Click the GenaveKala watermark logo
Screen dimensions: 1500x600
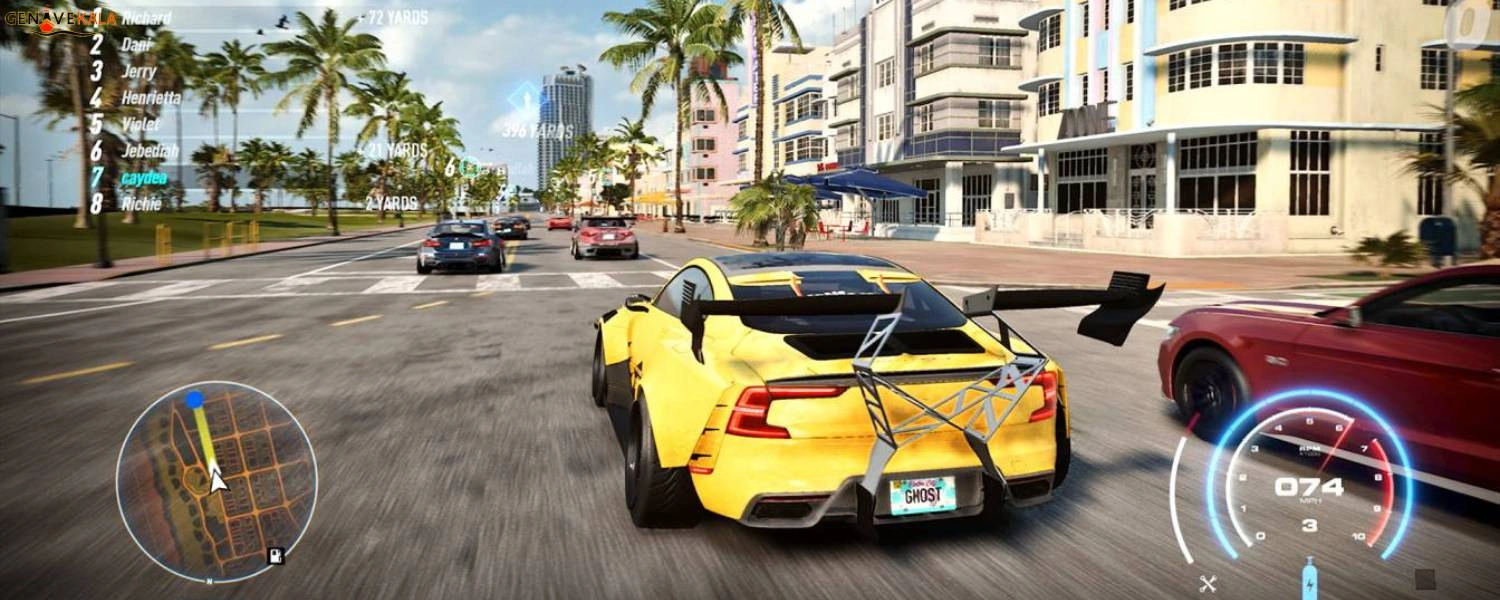click(60, 18)
